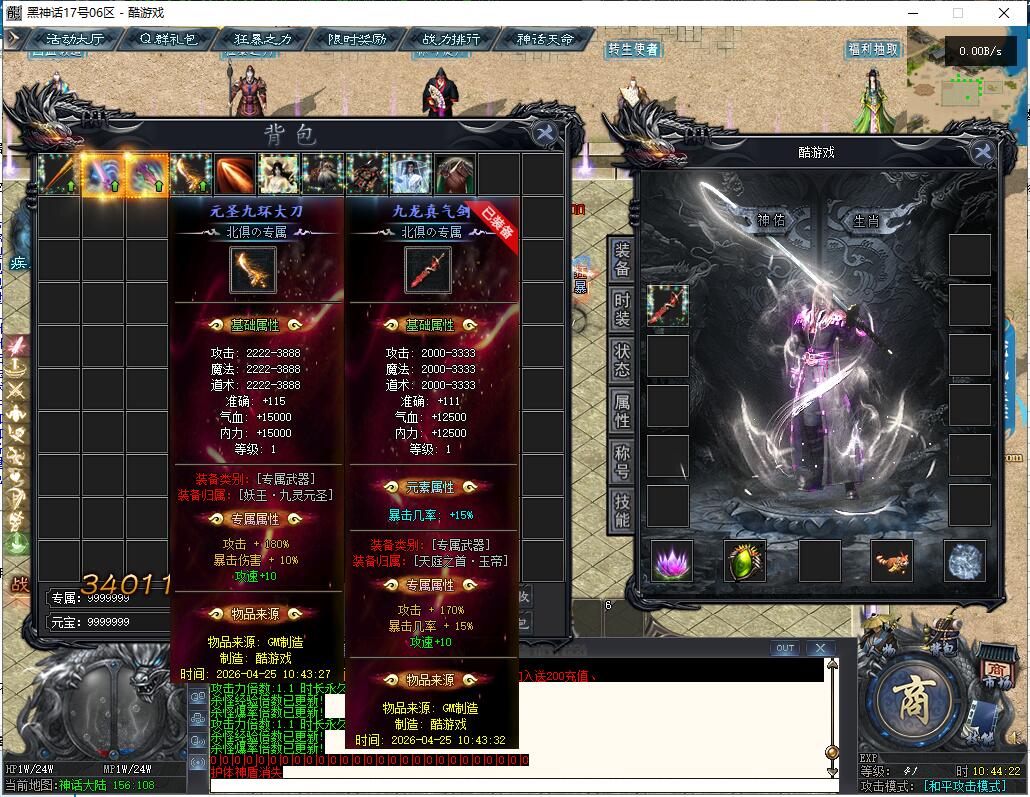Switch to the 技能 skills tab
The width and height of the screenshot is (1030, 797).
622,510
